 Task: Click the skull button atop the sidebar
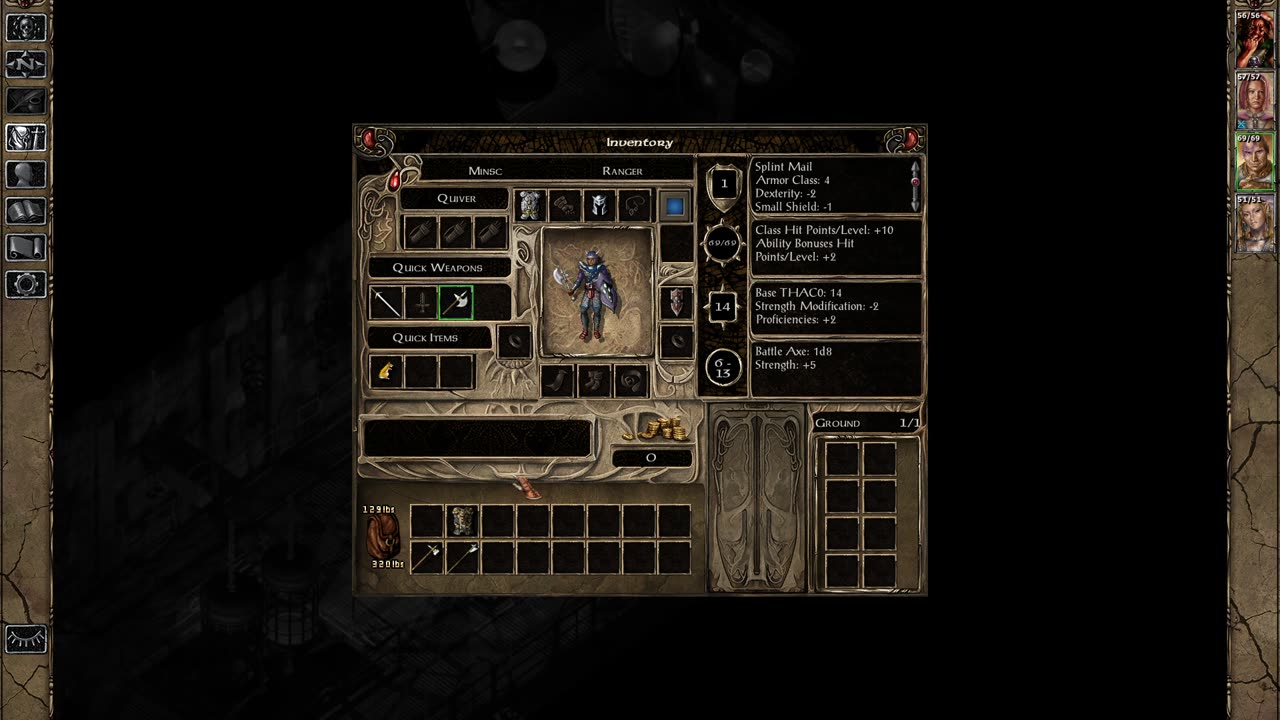point(26,27)
